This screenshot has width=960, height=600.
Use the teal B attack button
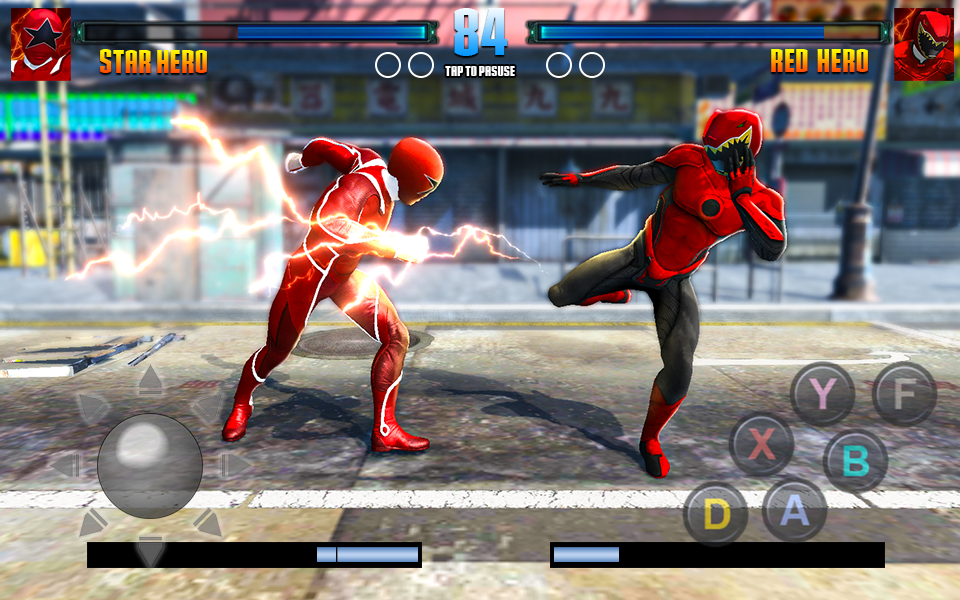[855, 461]
